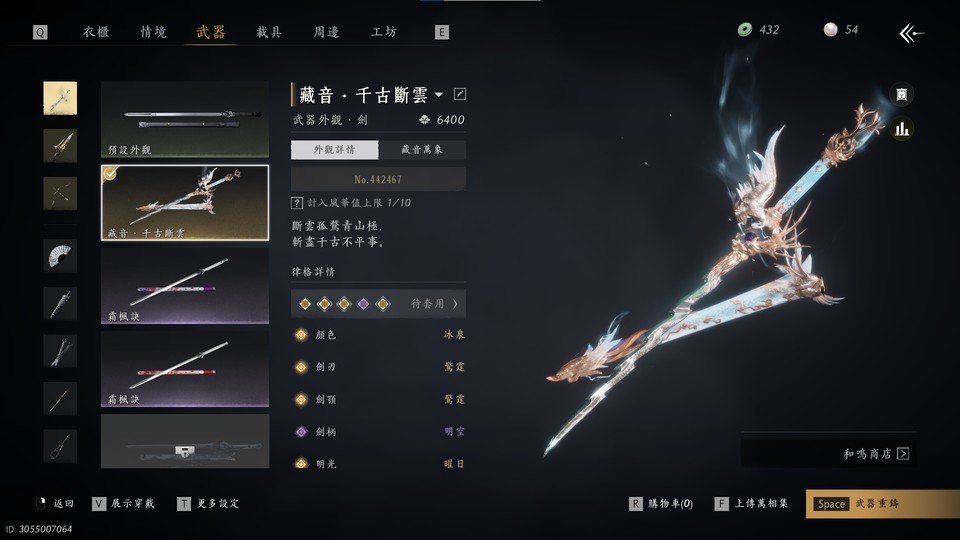Click the exit arrow icon at top right
Viewport: 960px width, 540px height.
coord(911,33)
